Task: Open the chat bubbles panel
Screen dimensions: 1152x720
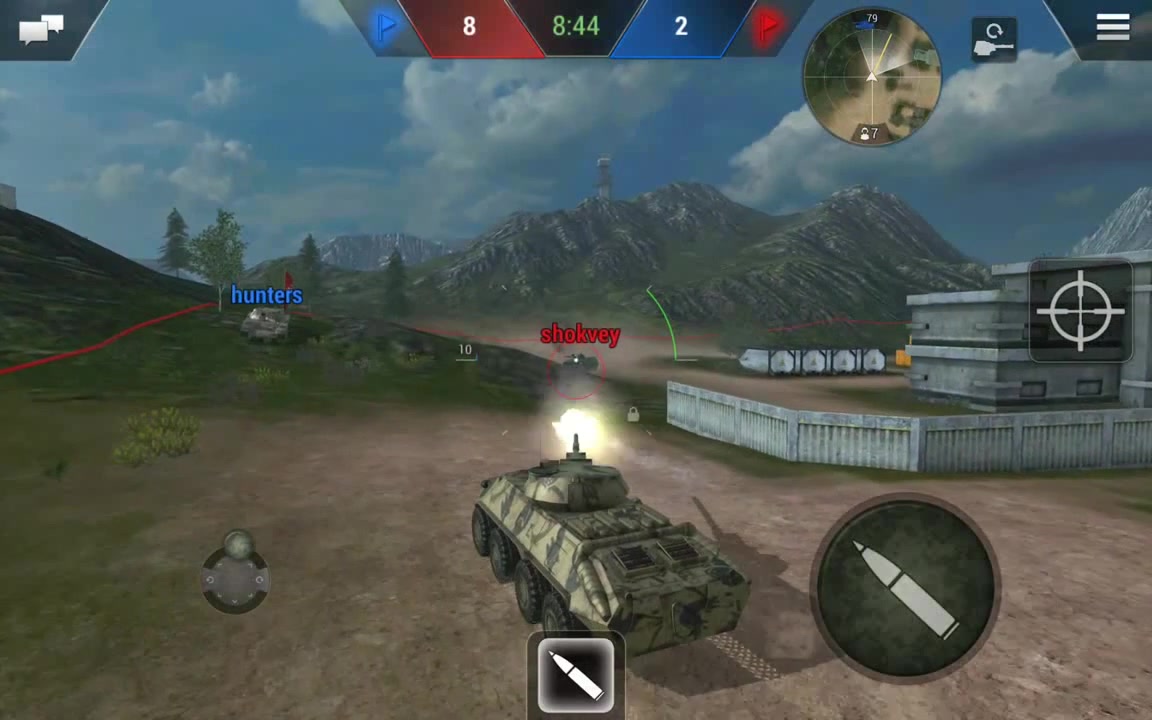Action: (x=41, y=28)
